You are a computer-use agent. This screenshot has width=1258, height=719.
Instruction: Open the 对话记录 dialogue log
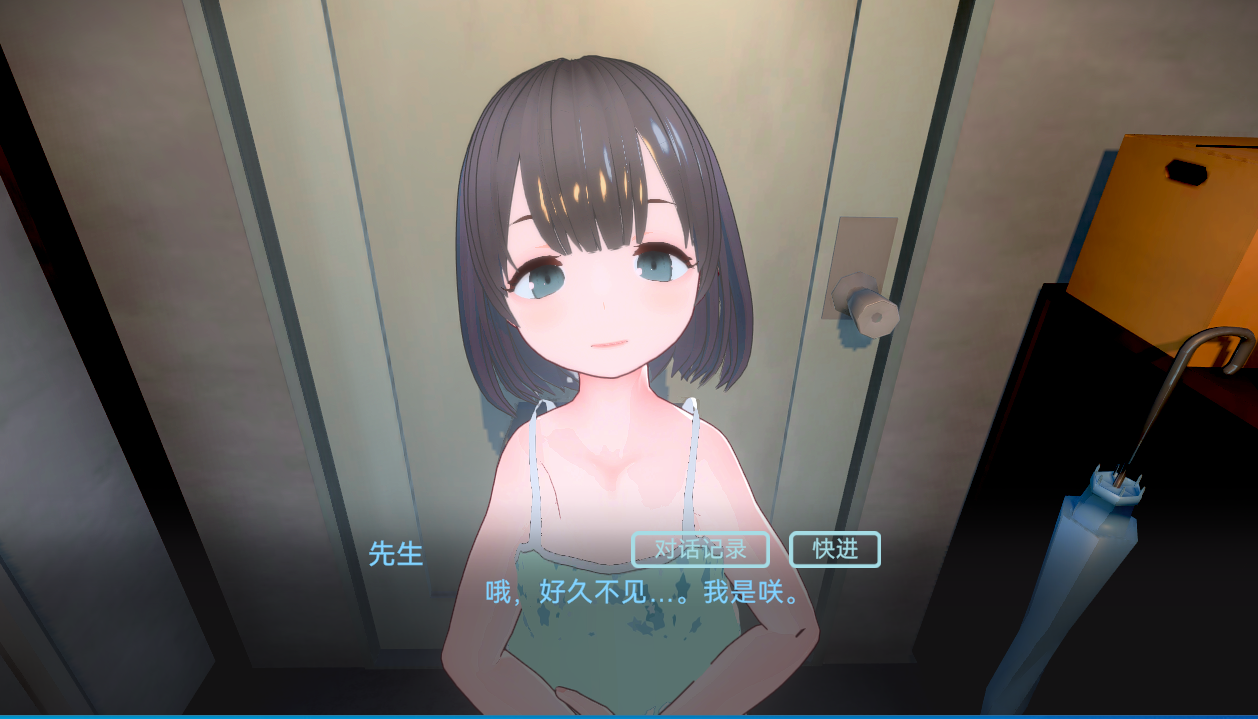click(700, 550)
